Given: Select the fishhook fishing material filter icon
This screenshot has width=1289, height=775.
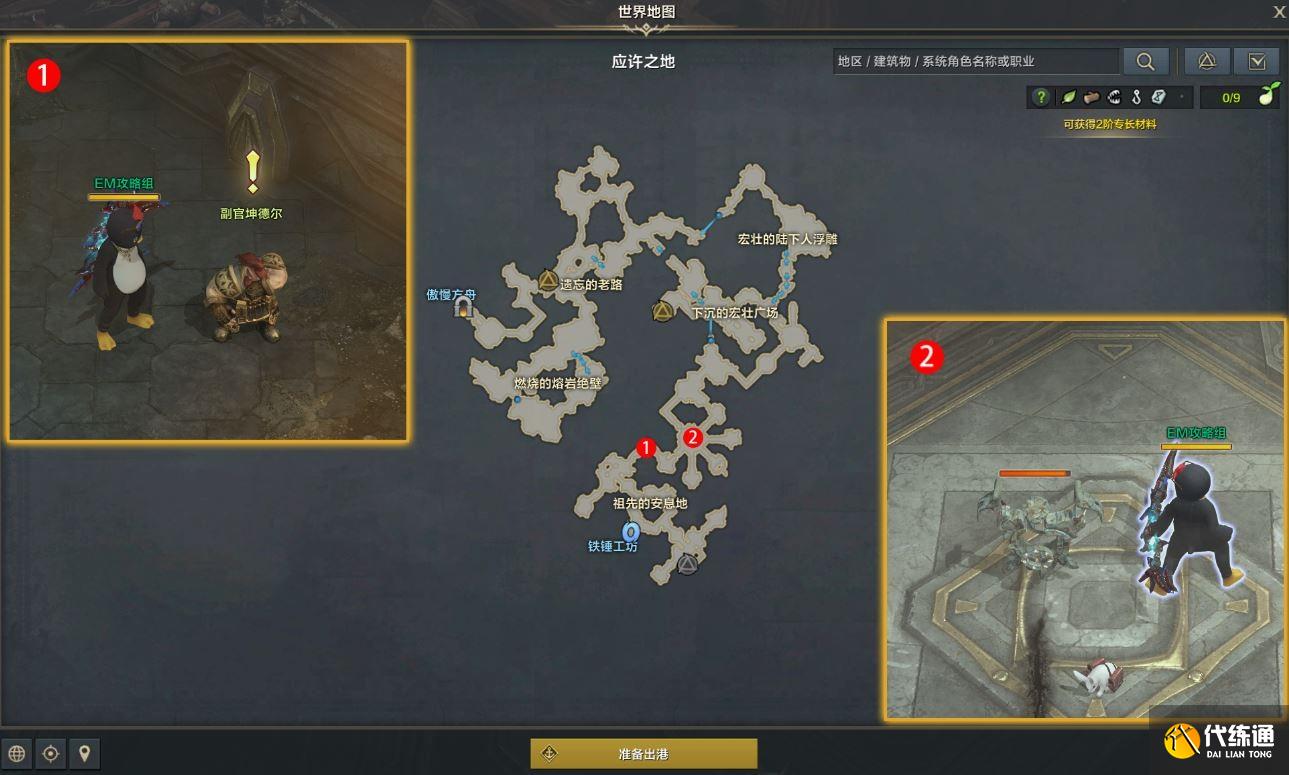Looking at the screenshot, I should 1137,97.
